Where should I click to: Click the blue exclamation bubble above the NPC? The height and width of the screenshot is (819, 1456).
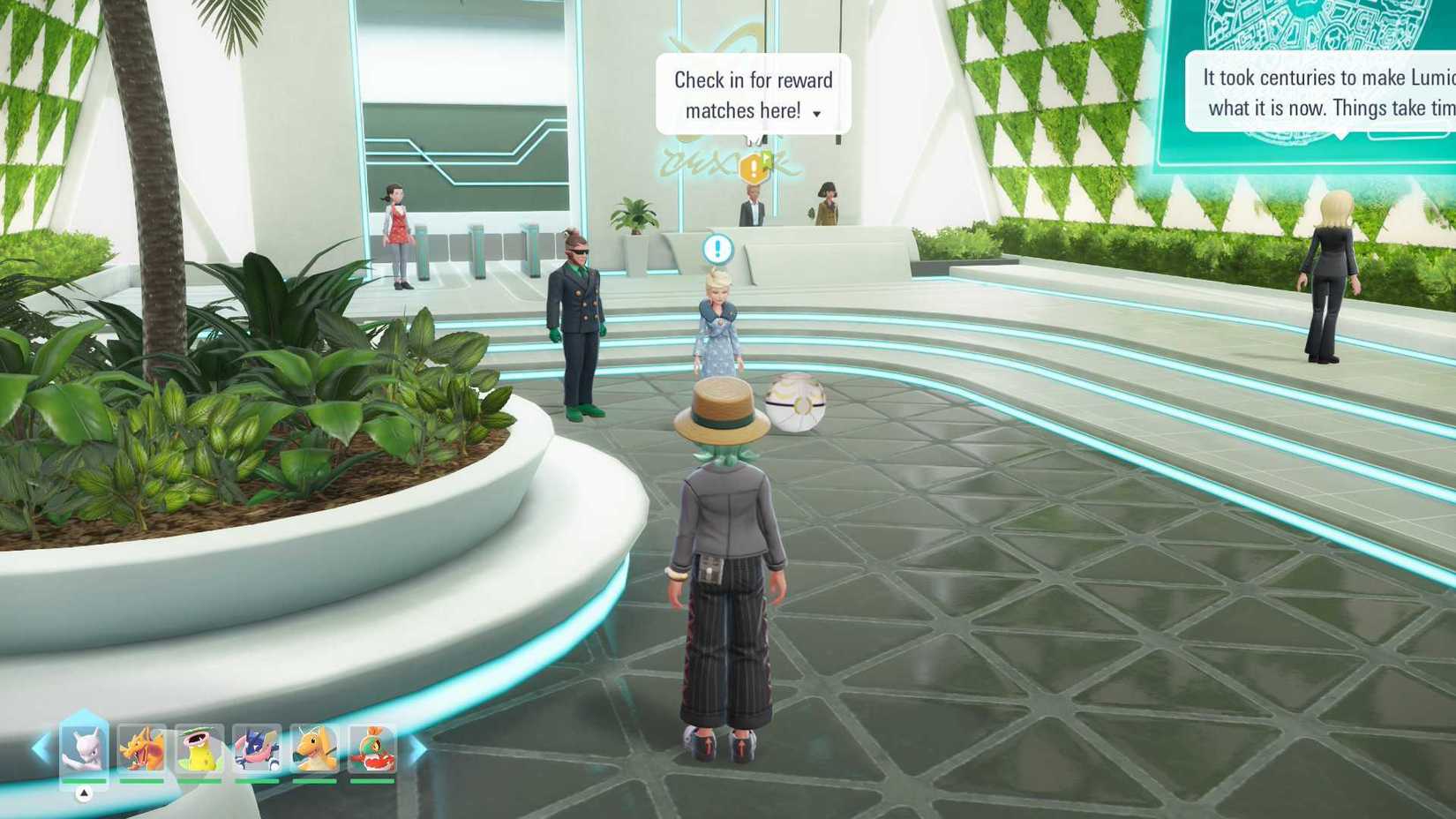click(717, 249)
